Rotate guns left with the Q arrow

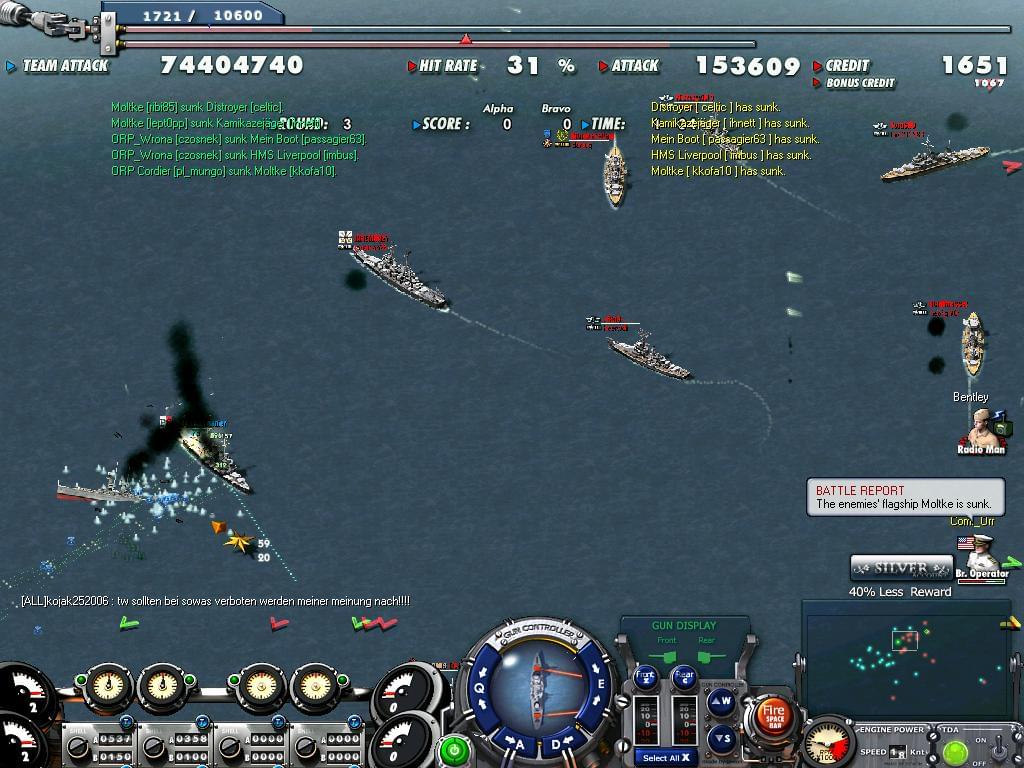click(480, 687)
